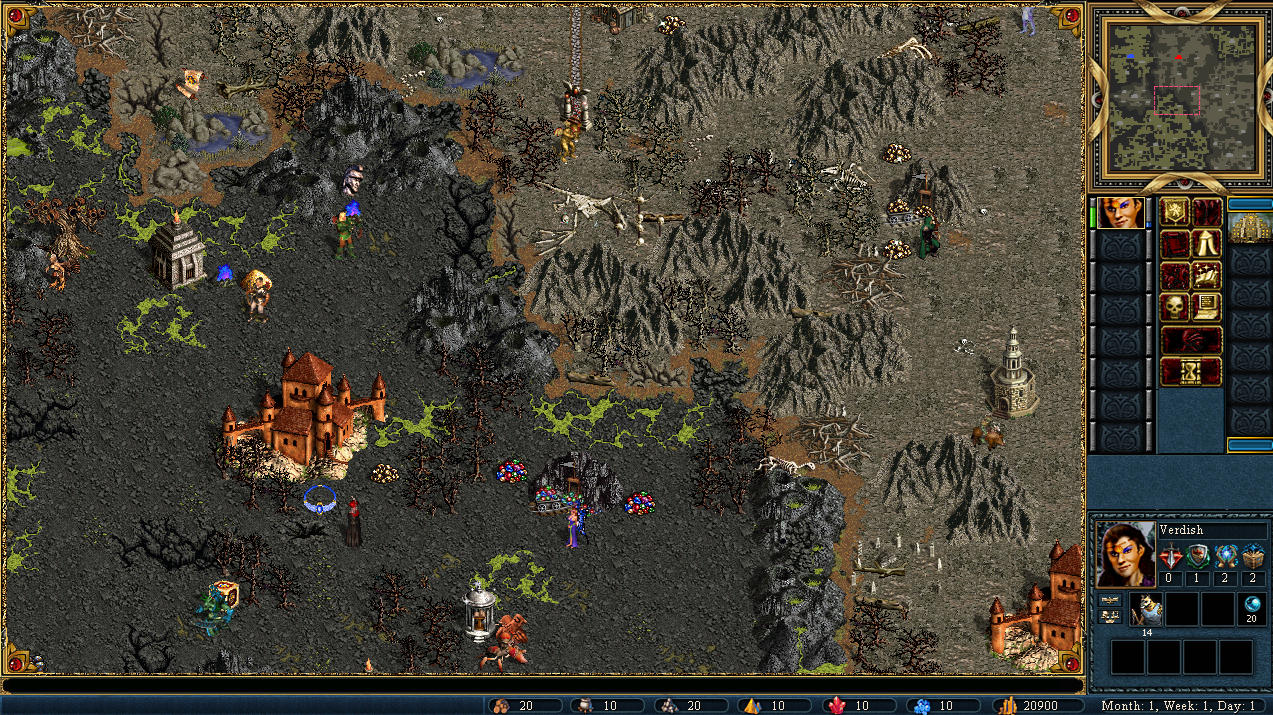This screenshot has height=715, width=1273.
Task: End the turn with the hourglass button
Action: (1190, 371)
